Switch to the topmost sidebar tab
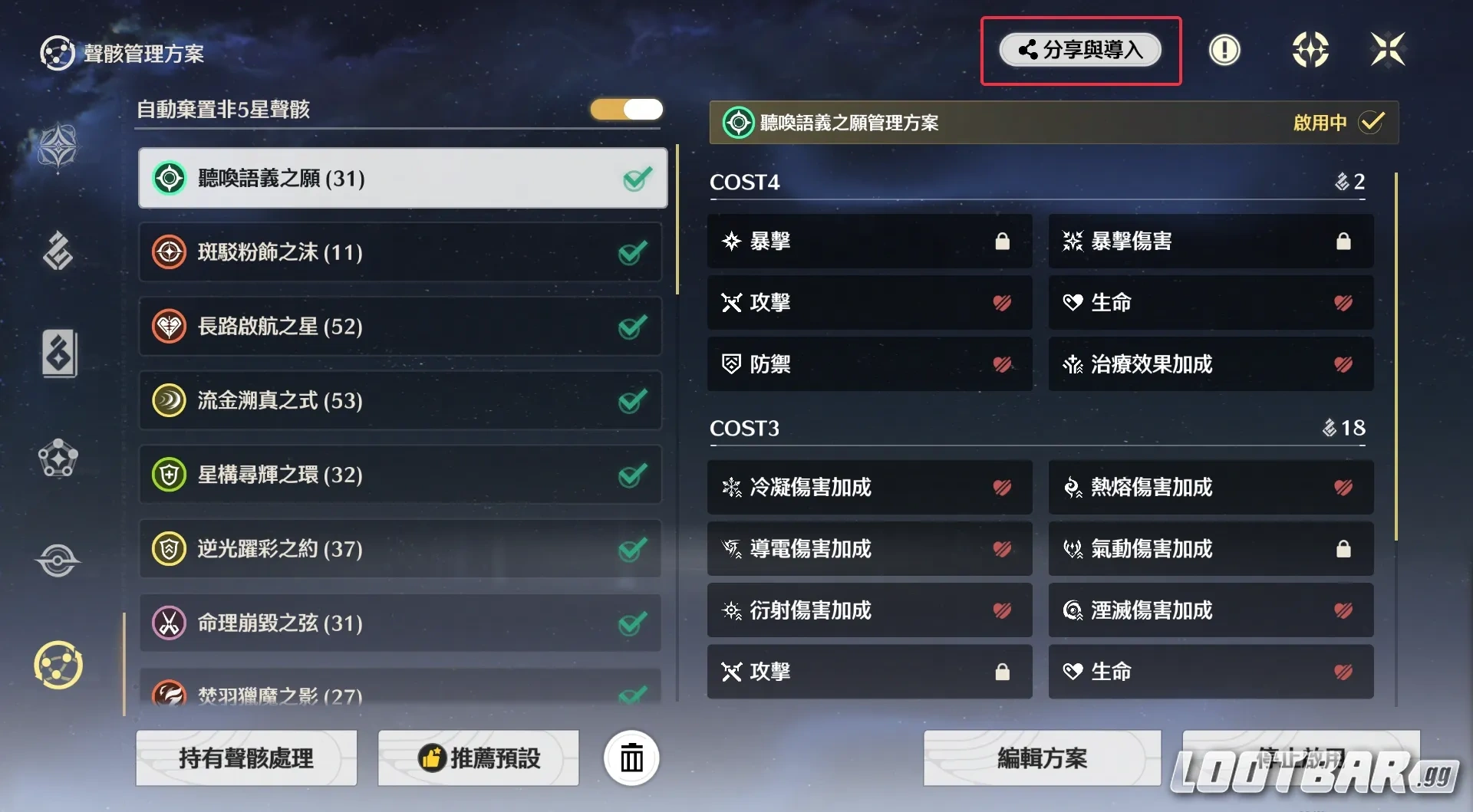The height and width of the screenshot is (812, 1473). 58,148
